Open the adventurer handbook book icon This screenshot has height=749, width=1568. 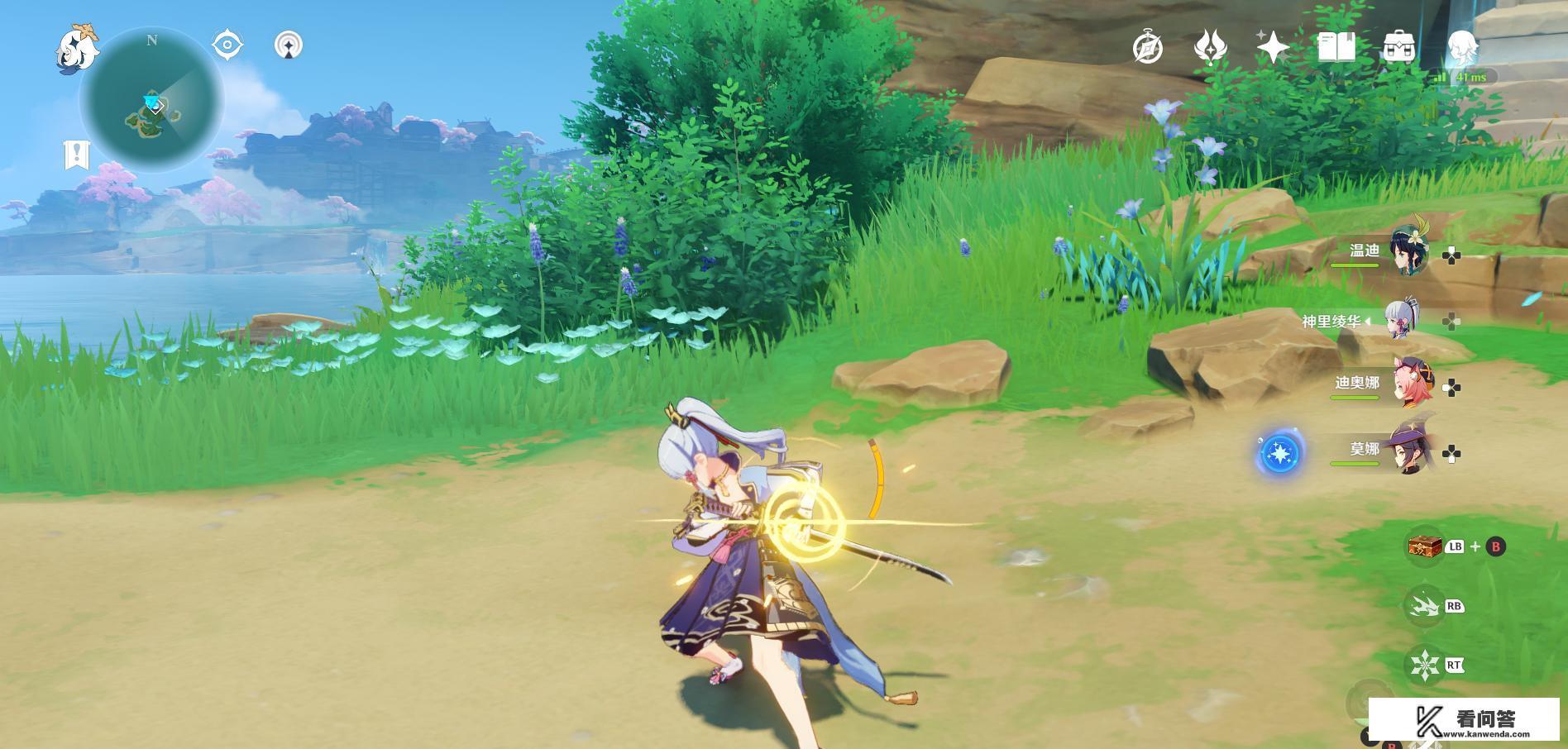(x=1336, y=47)
